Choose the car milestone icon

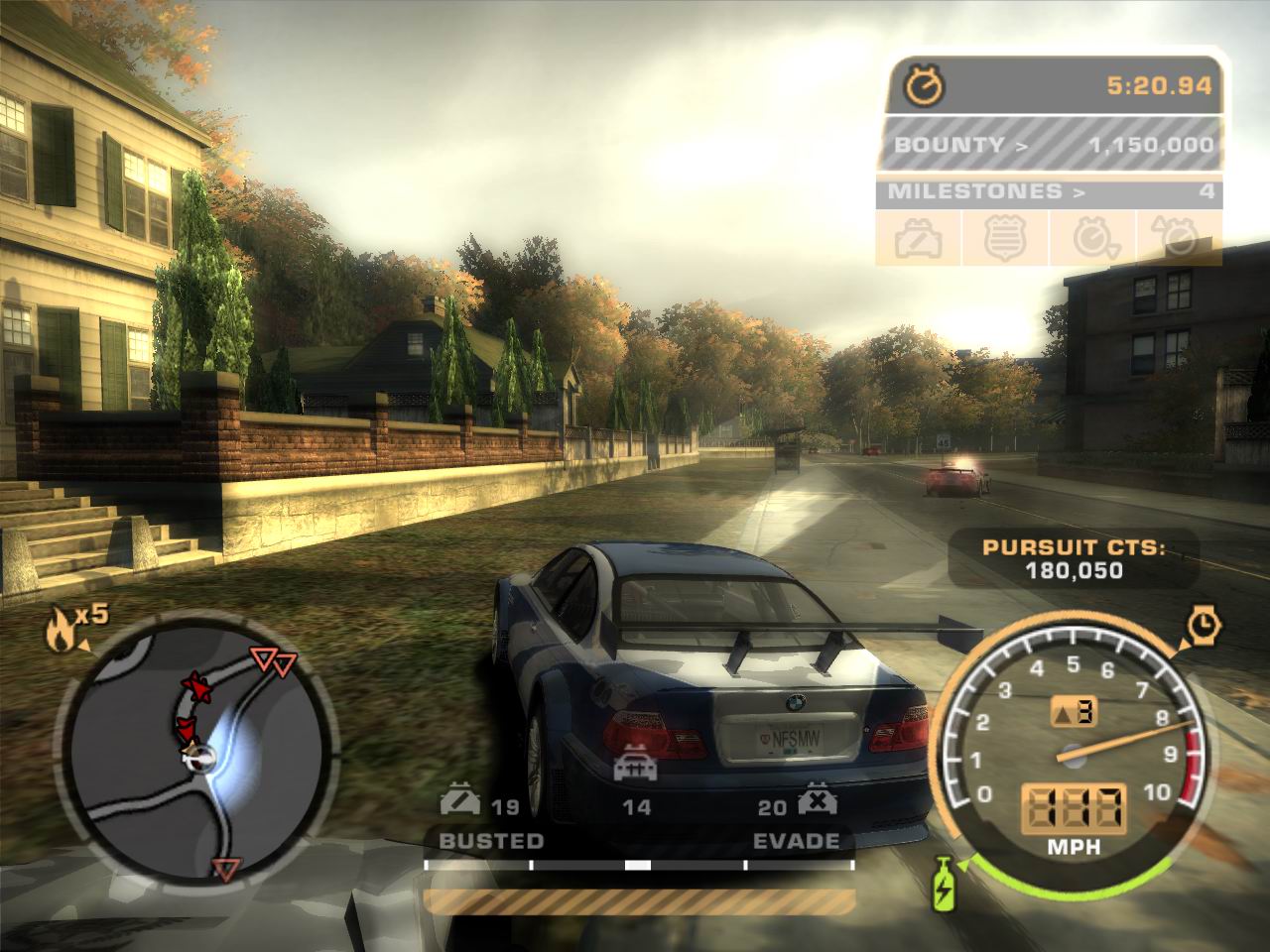tap(918, 238)
